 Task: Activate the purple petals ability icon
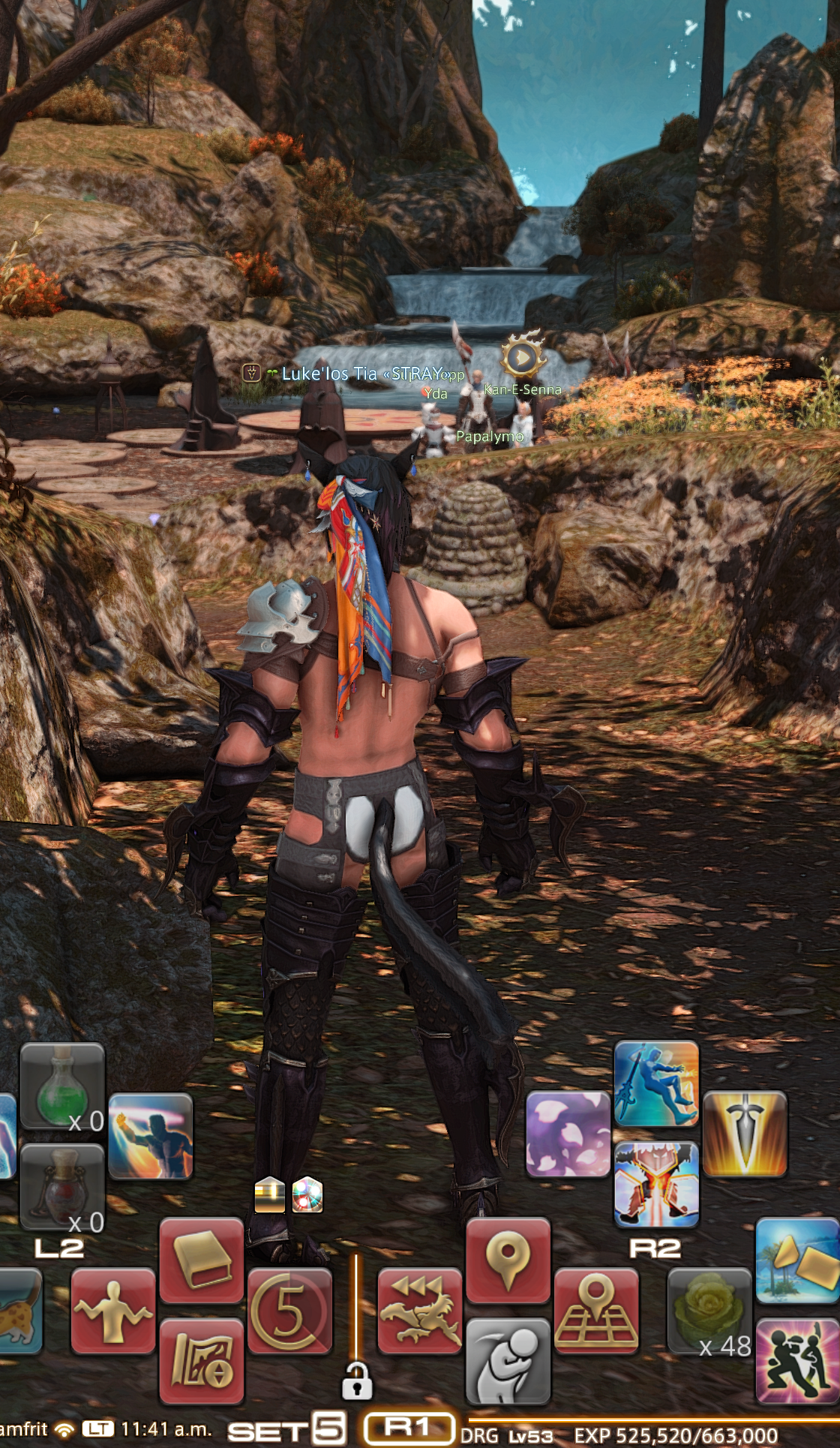pos(568,1134)
